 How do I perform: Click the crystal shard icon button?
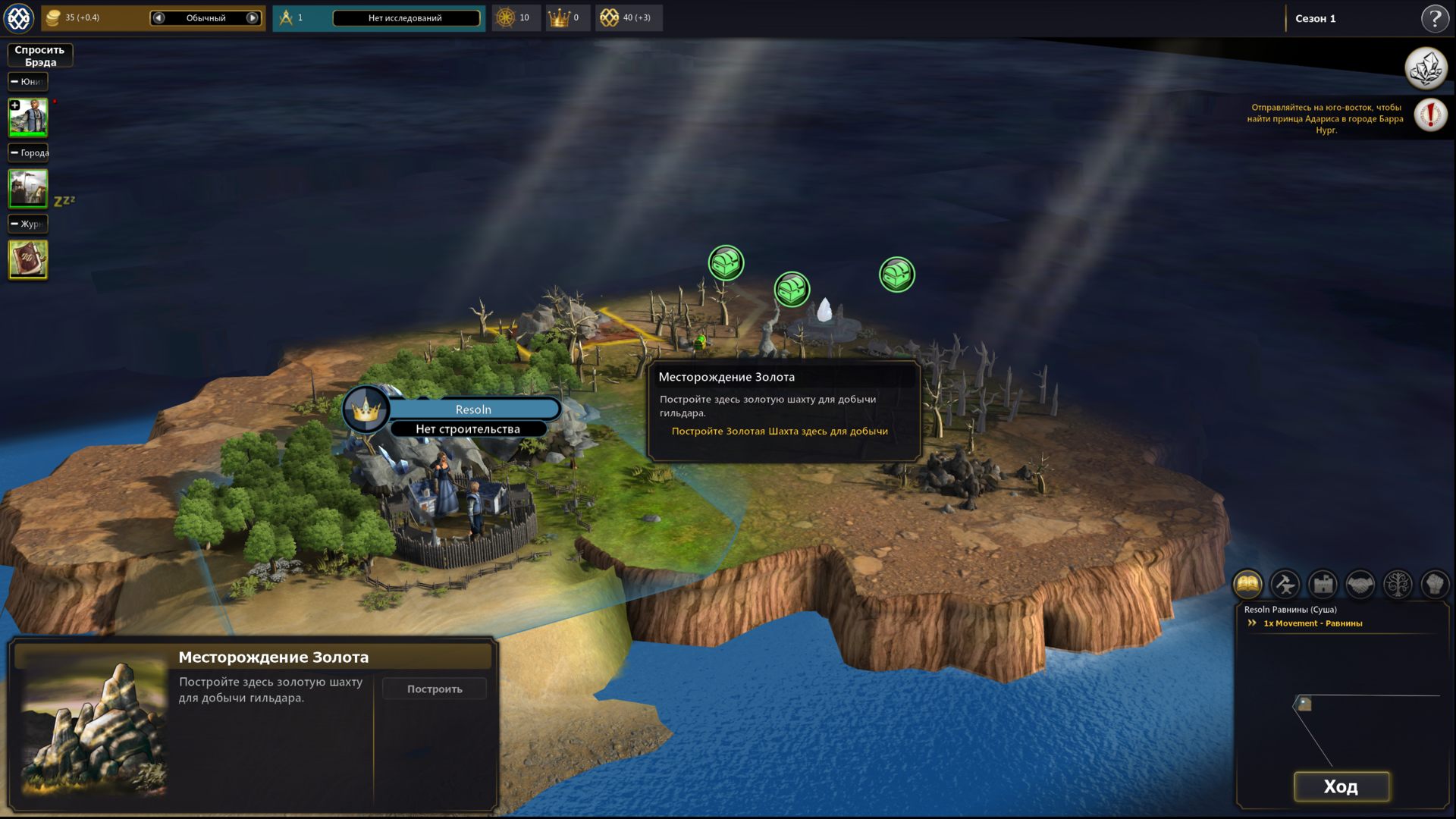pyautogui.click(x=1426, y=68)
